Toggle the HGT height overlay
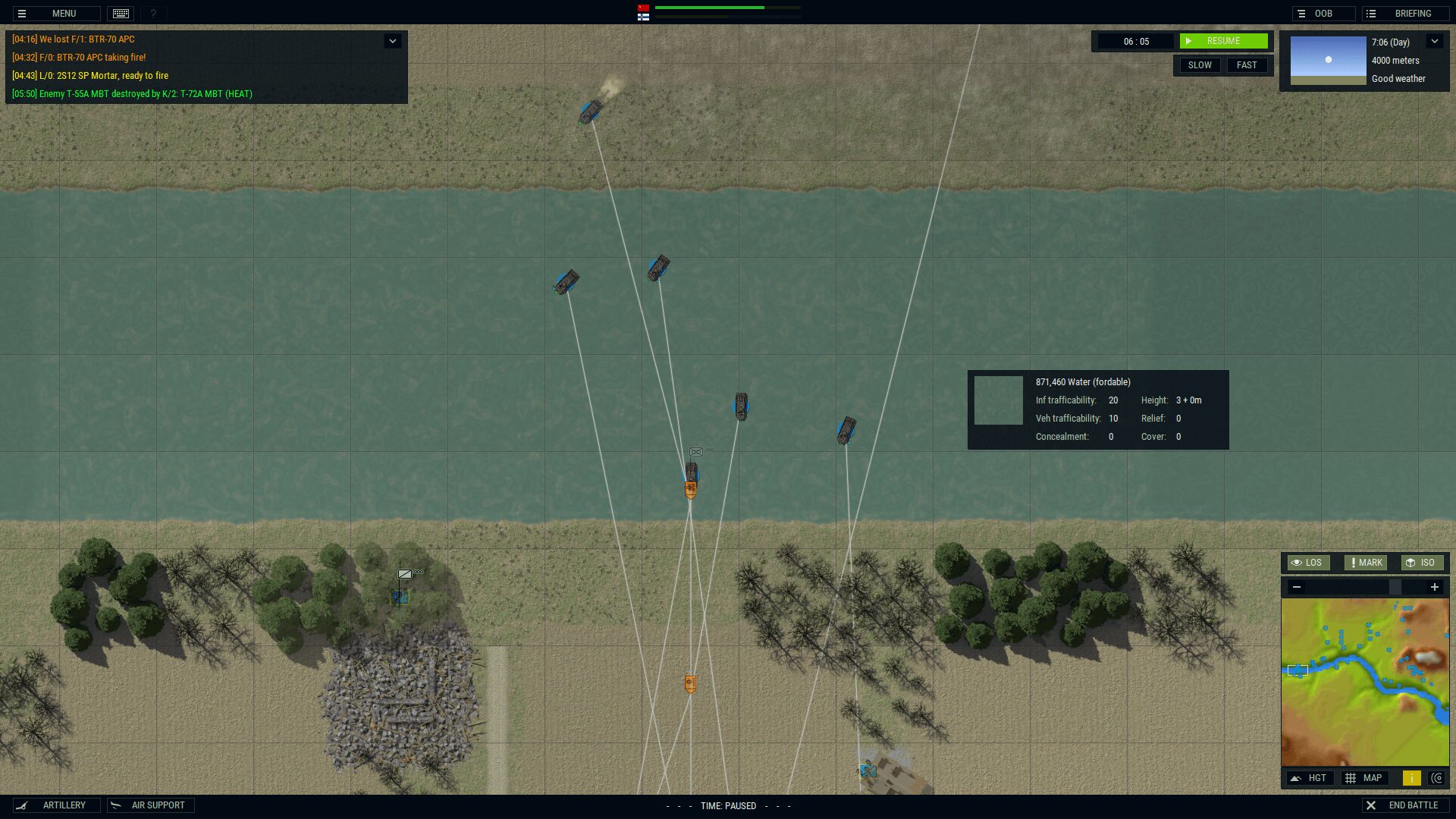 pos(1310,778)
